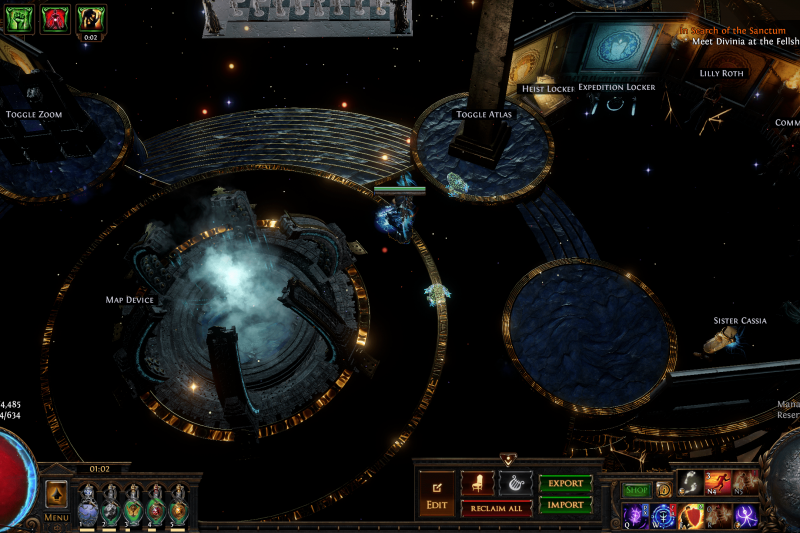Click the orange up-arrow button above Menu
The height and width of the screenshot is (533, 800).
pyautogui.click(x=57, y=493)
